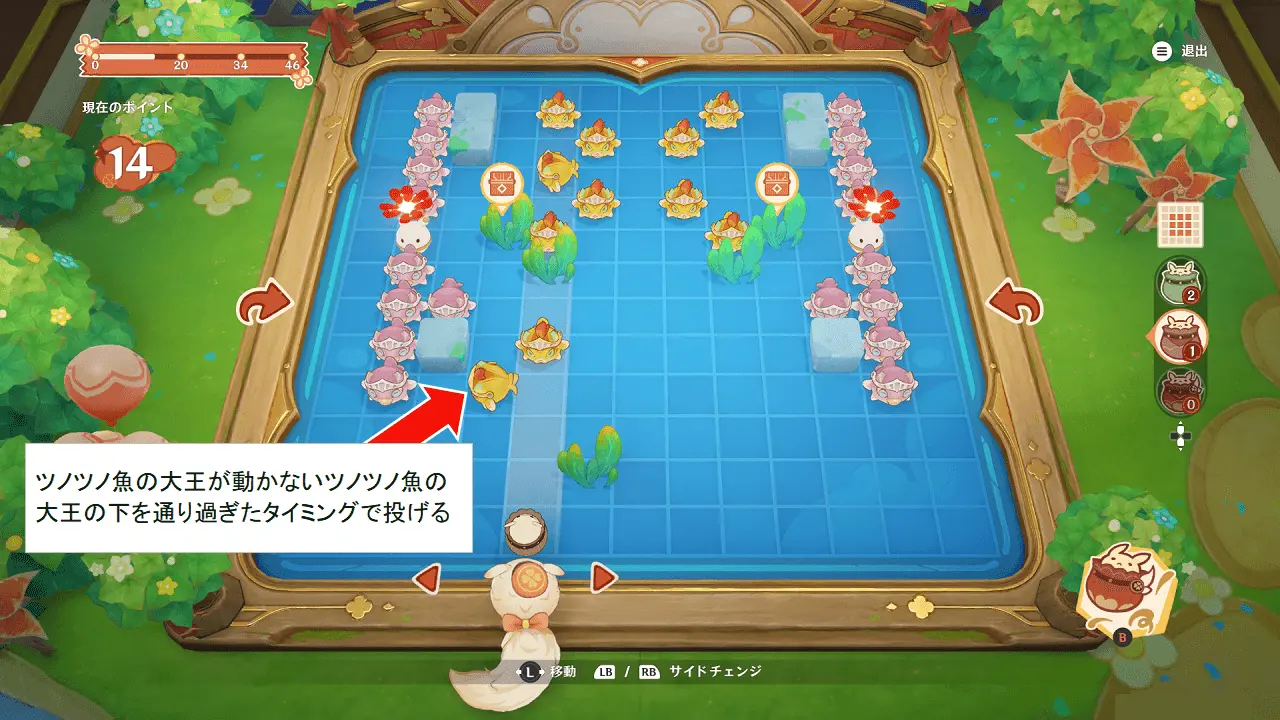Click the d-pad selector below the pot list
1280x720 pixels.
1181,436
